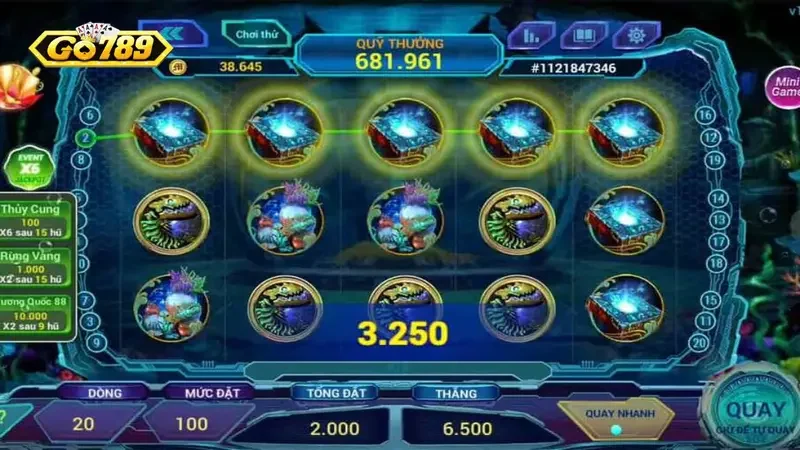Screen dimensions: 800x450
Task: Select the highlighted payline number 2
Action: coord(87,137)
